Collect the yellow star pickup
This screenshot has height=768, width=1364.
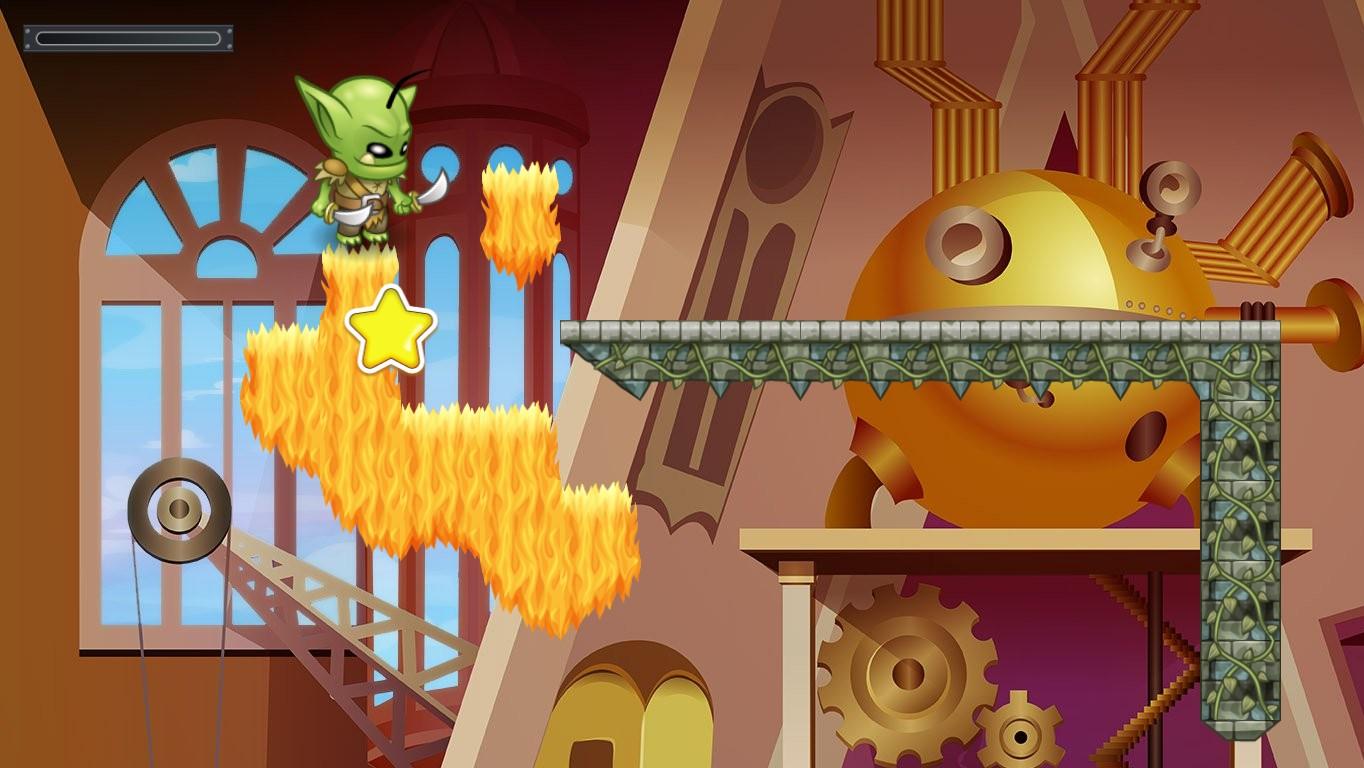pos(390,330)
